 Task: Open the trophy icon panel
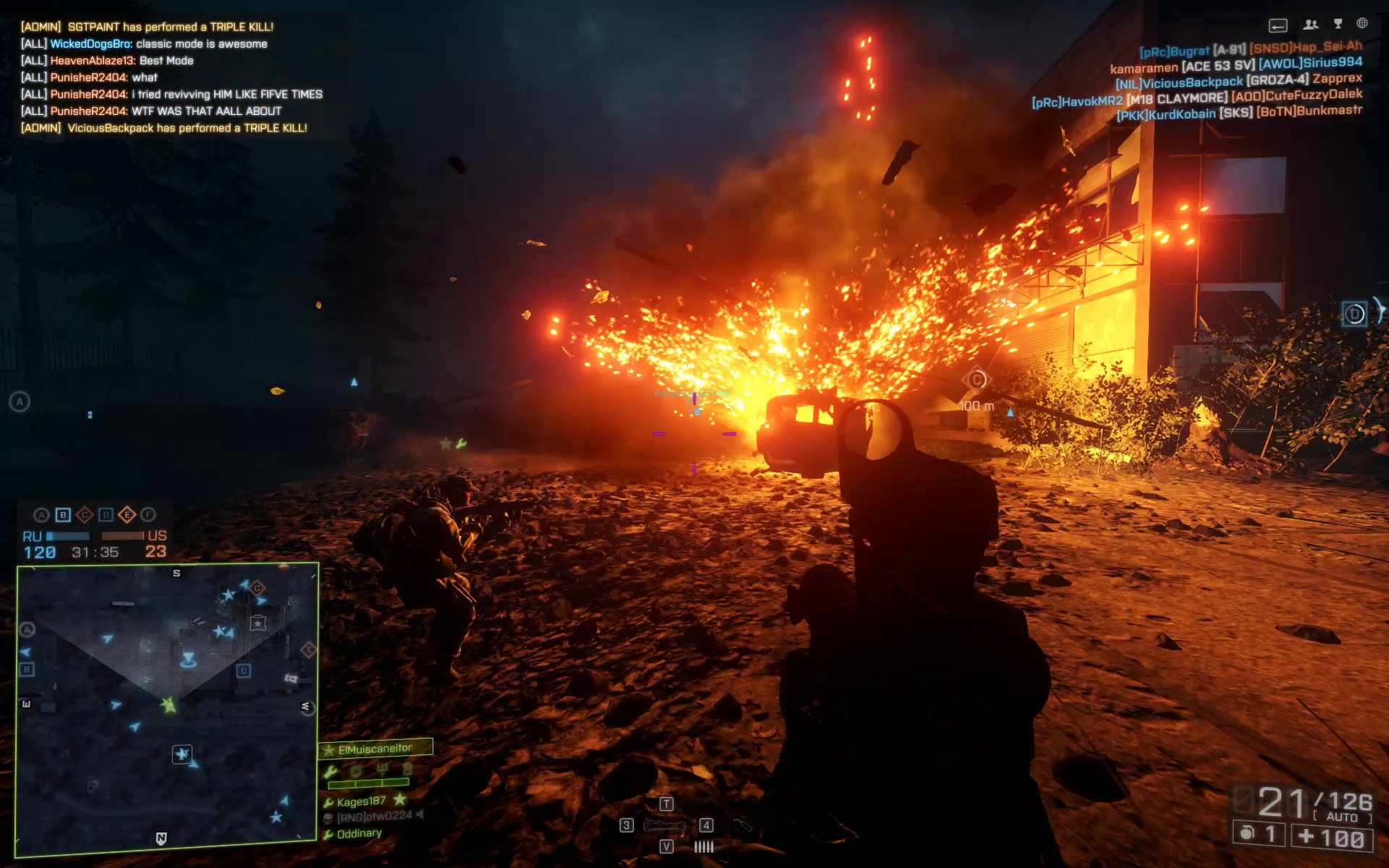(1338, 25)
